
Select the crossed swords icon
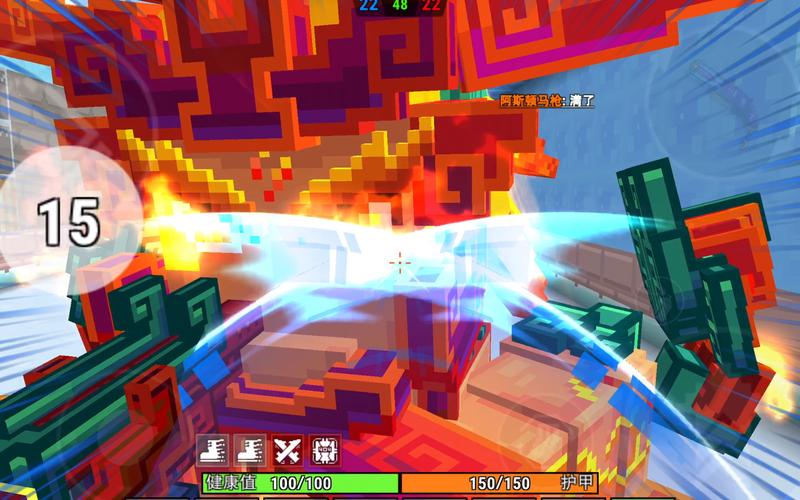point(288,451)
